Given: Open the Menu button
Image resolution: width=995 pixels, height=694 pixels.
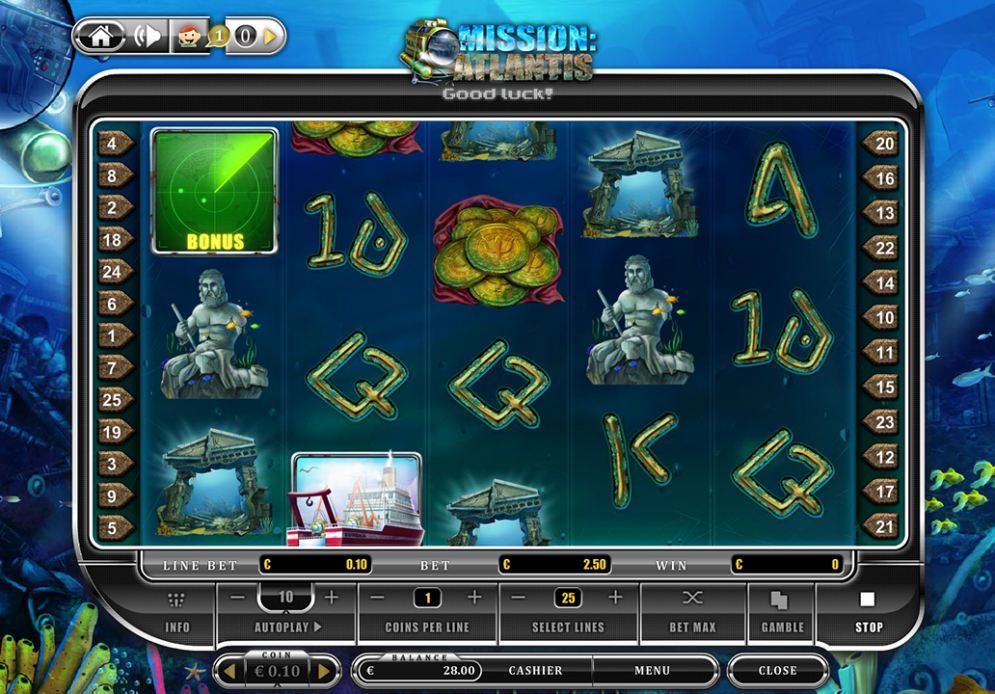Looking at the screenshot, I should click(651, 670).
